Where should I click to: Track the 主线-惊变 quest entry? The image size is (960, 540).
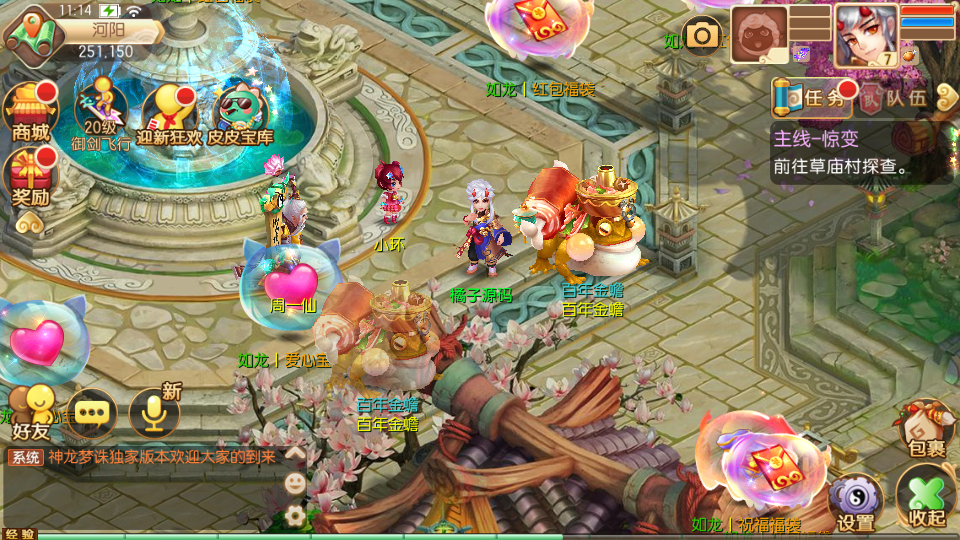(858, 153)
